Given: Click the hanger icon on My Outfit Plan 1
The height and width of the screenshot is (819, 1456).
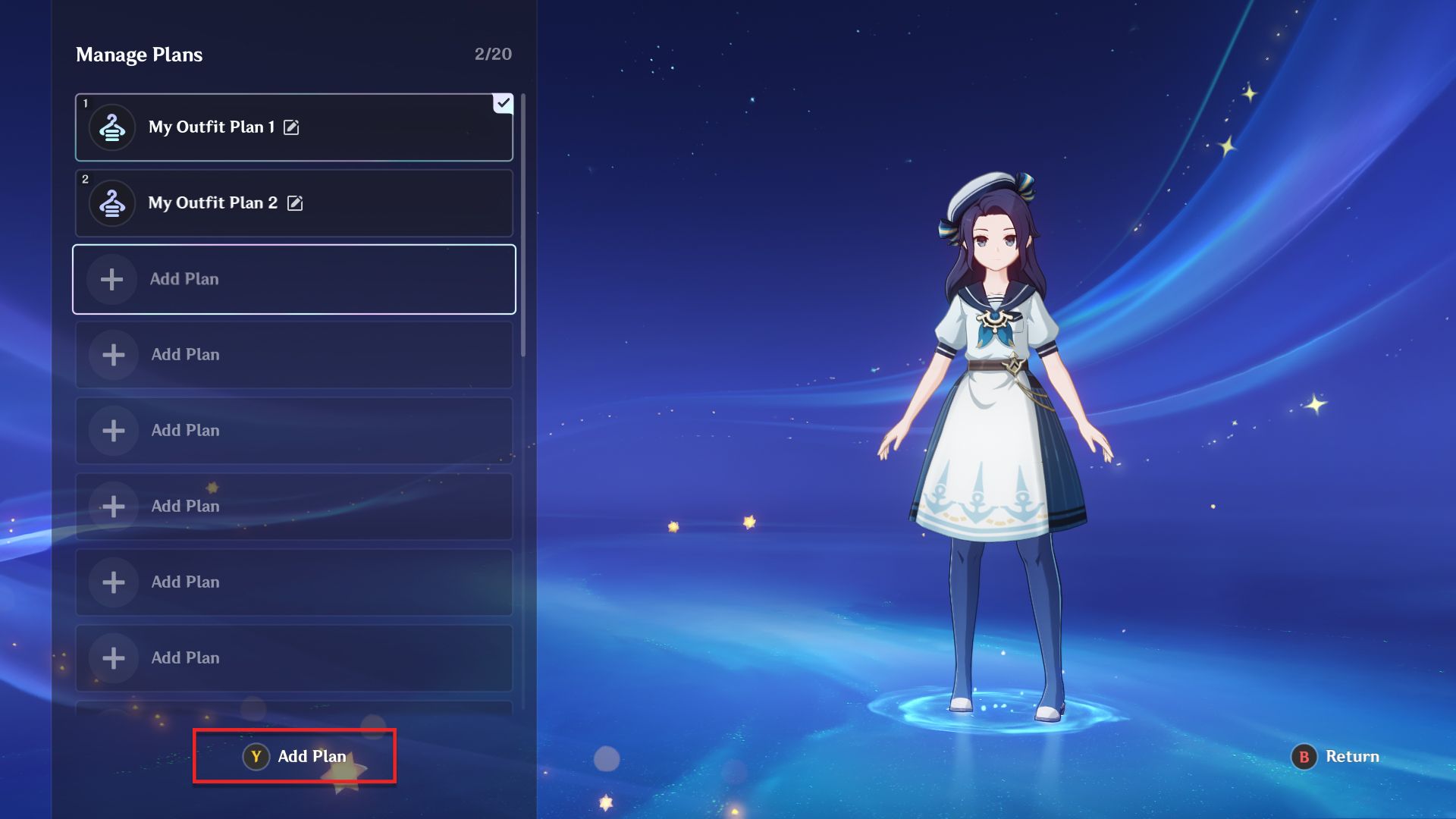Looking at the screenshot, I should (x=111, y=127).
